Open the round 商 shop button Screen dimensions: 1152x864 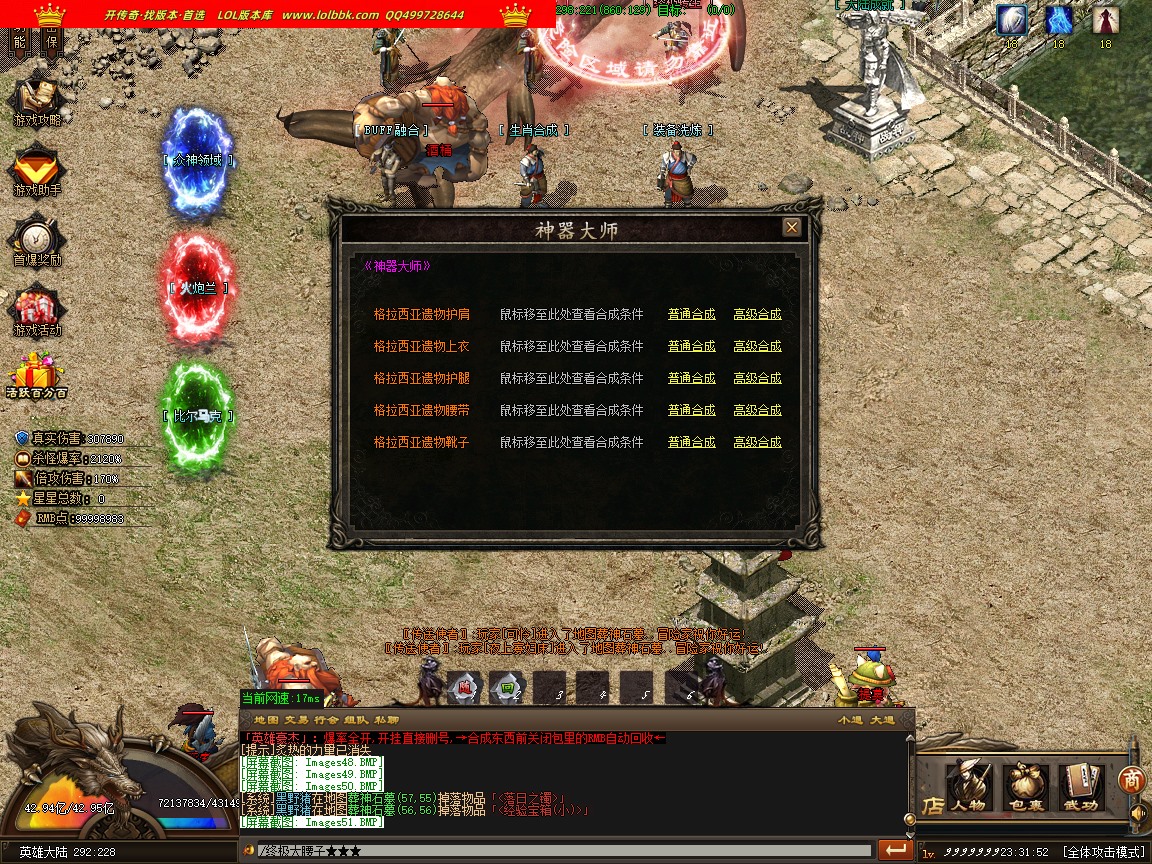1132,780
